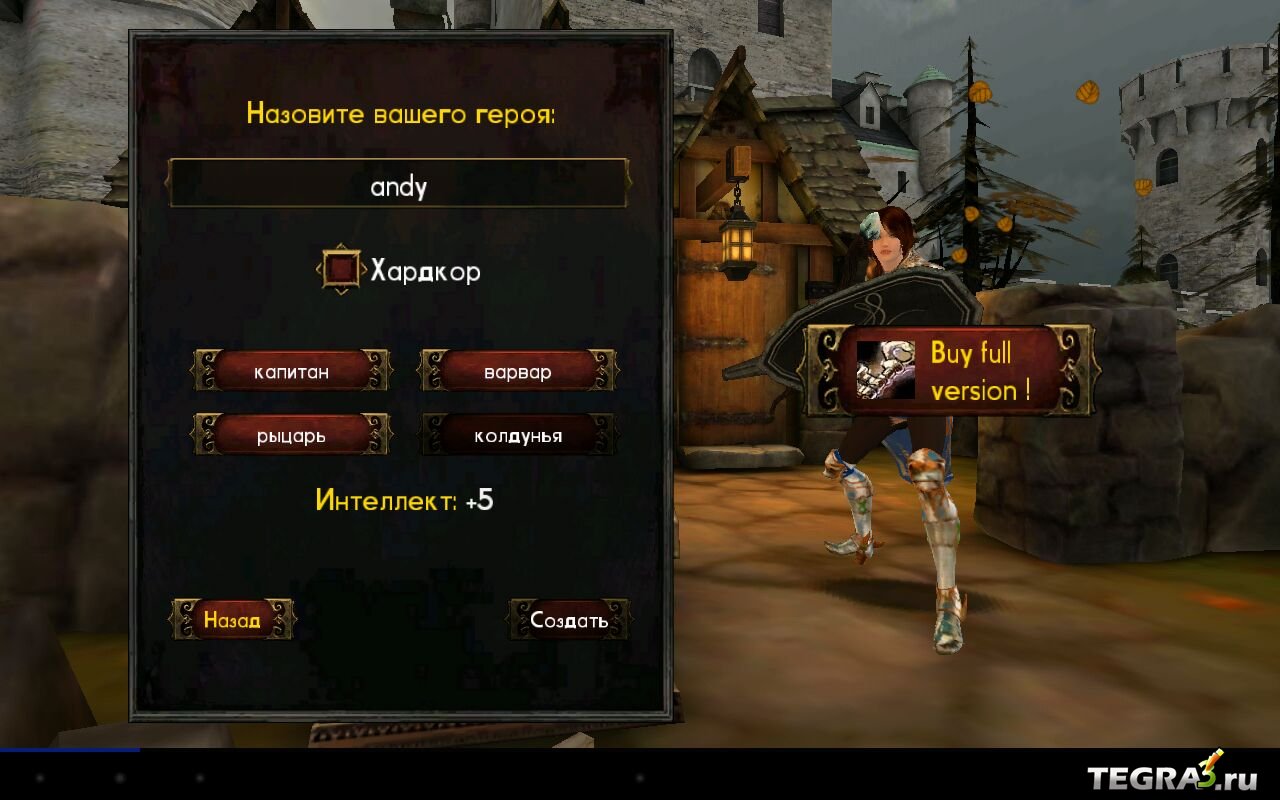Click the hero name field containing andy
Viewport: 1280px width, 800px height.
click(x=399, y=185)
